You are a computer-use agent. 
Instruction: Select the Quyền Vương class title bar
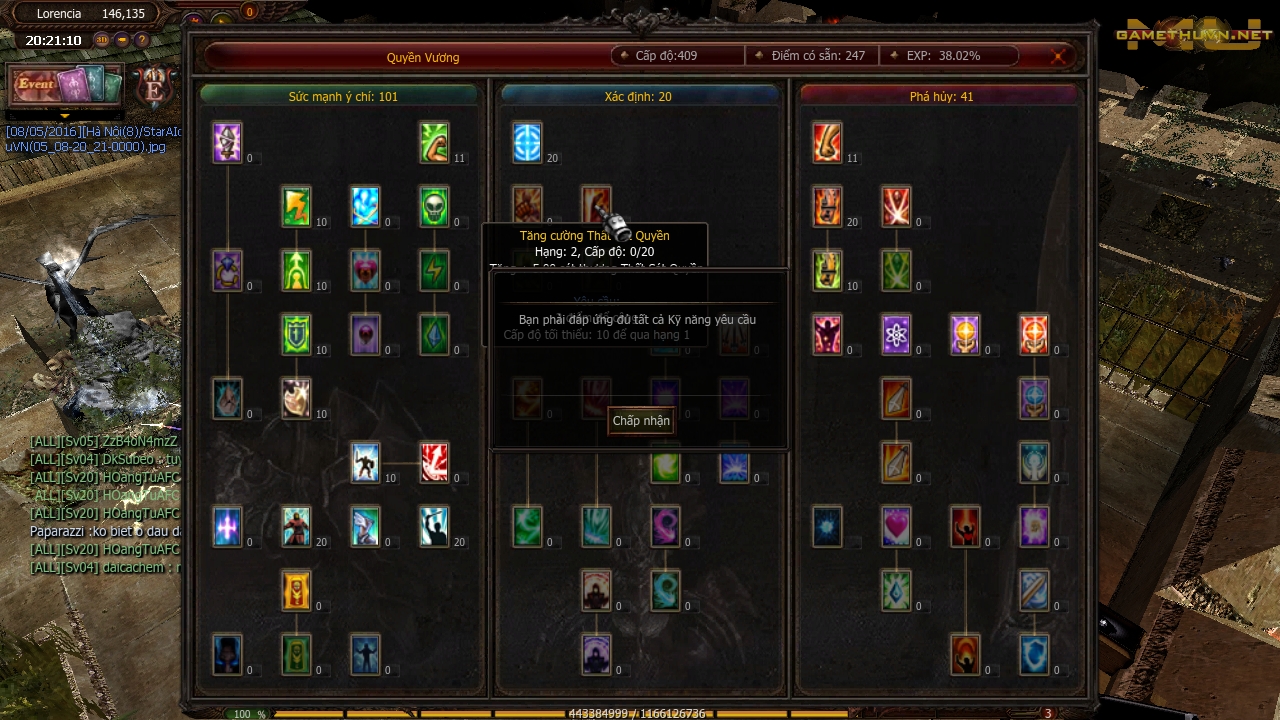(424, 57)
